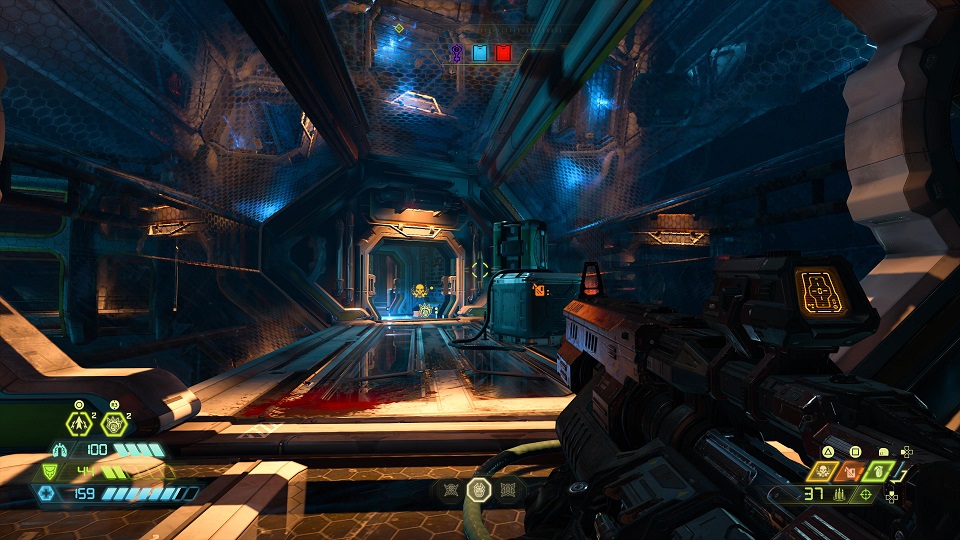Click the blue keycard icon

[480, 52]
